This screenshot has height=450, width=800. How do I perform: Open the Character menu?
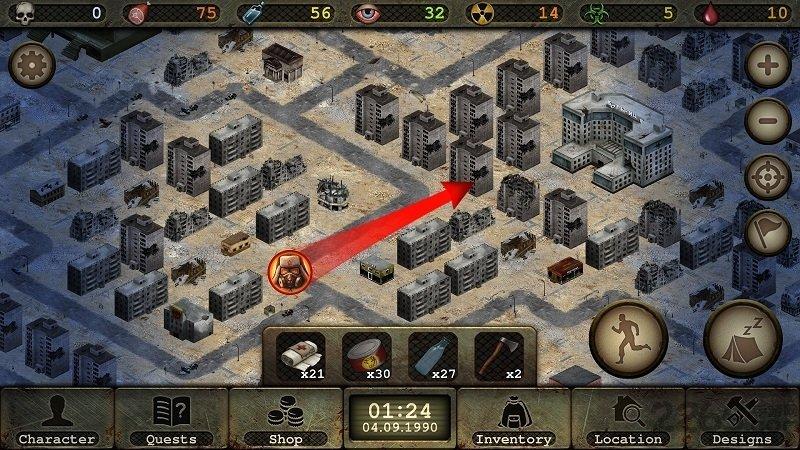[x=57, y=418]
